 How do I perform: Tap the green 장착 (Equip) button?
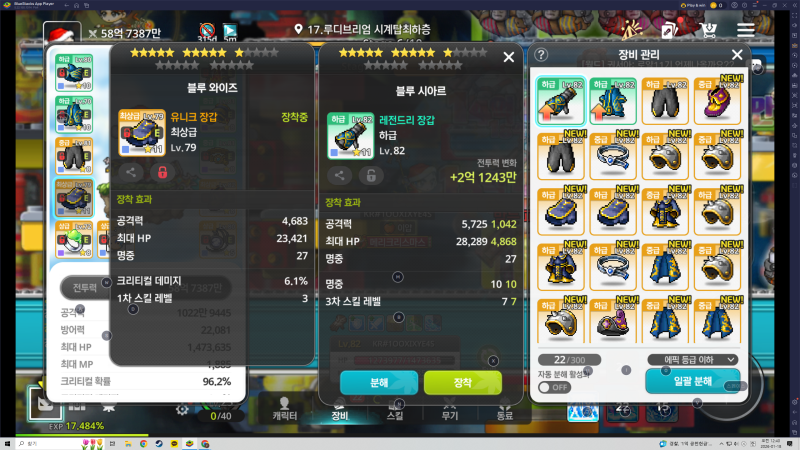coord(462,382)
